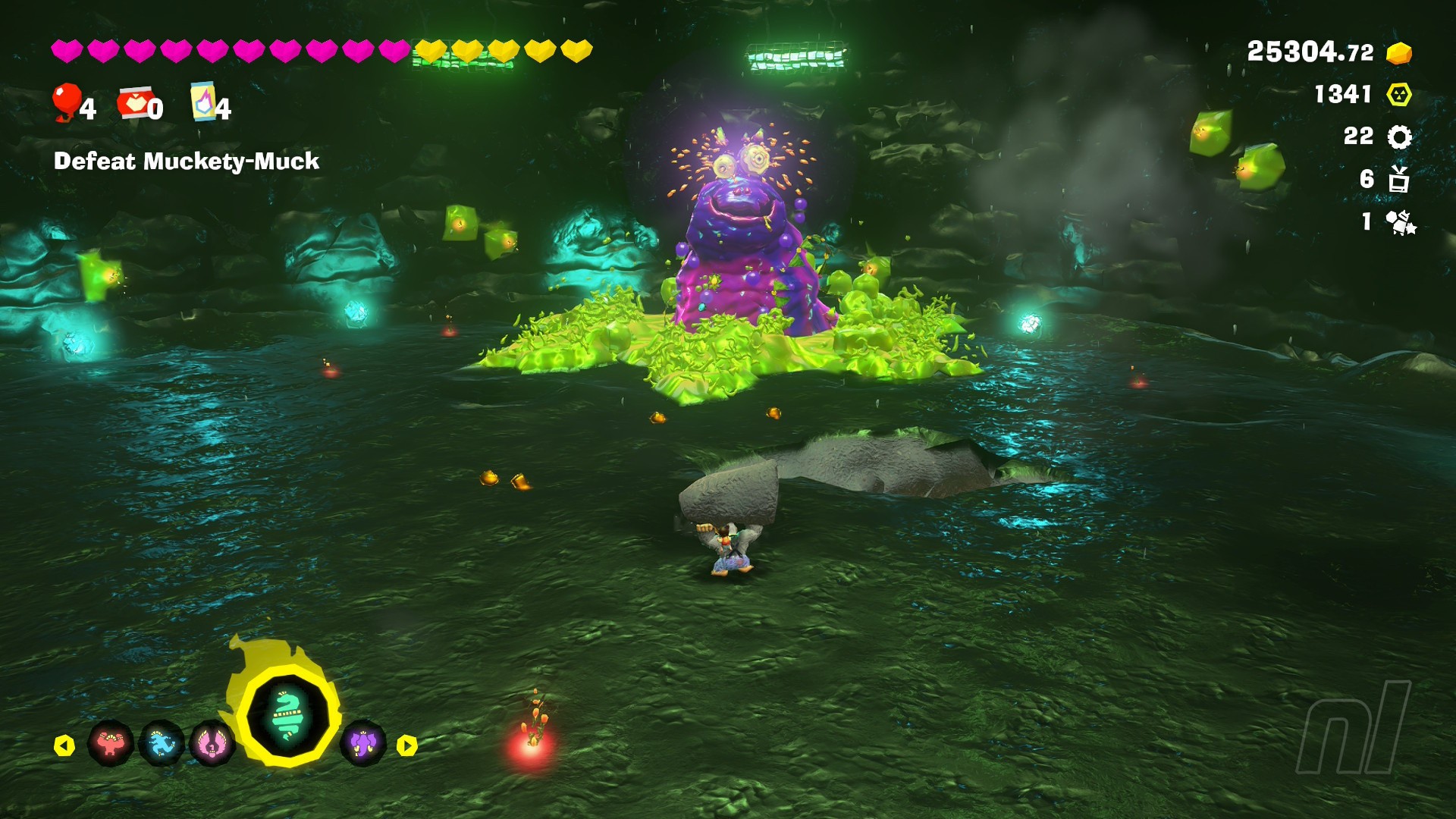Select the red Kong Bananza transformation icon
The height and width of the screenshot is (819, 1456).
(x=111, y=743)
